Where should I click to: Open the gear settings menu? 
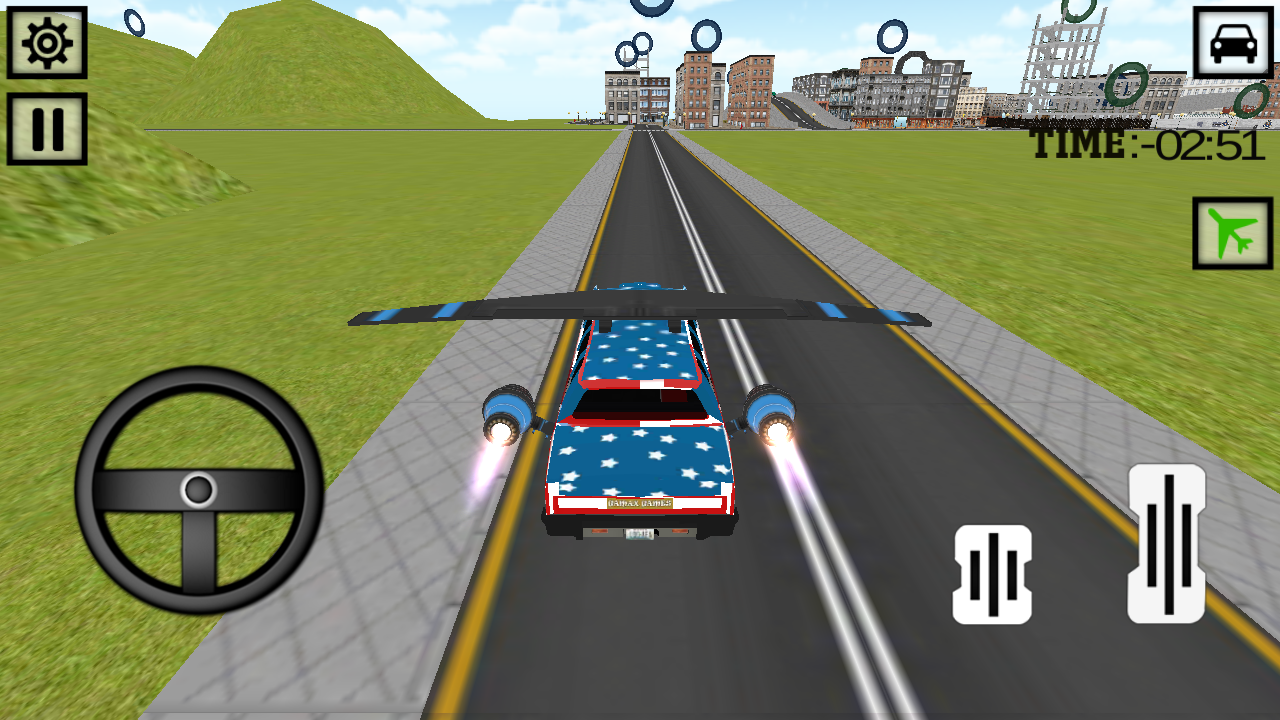(x=47, y=43)
